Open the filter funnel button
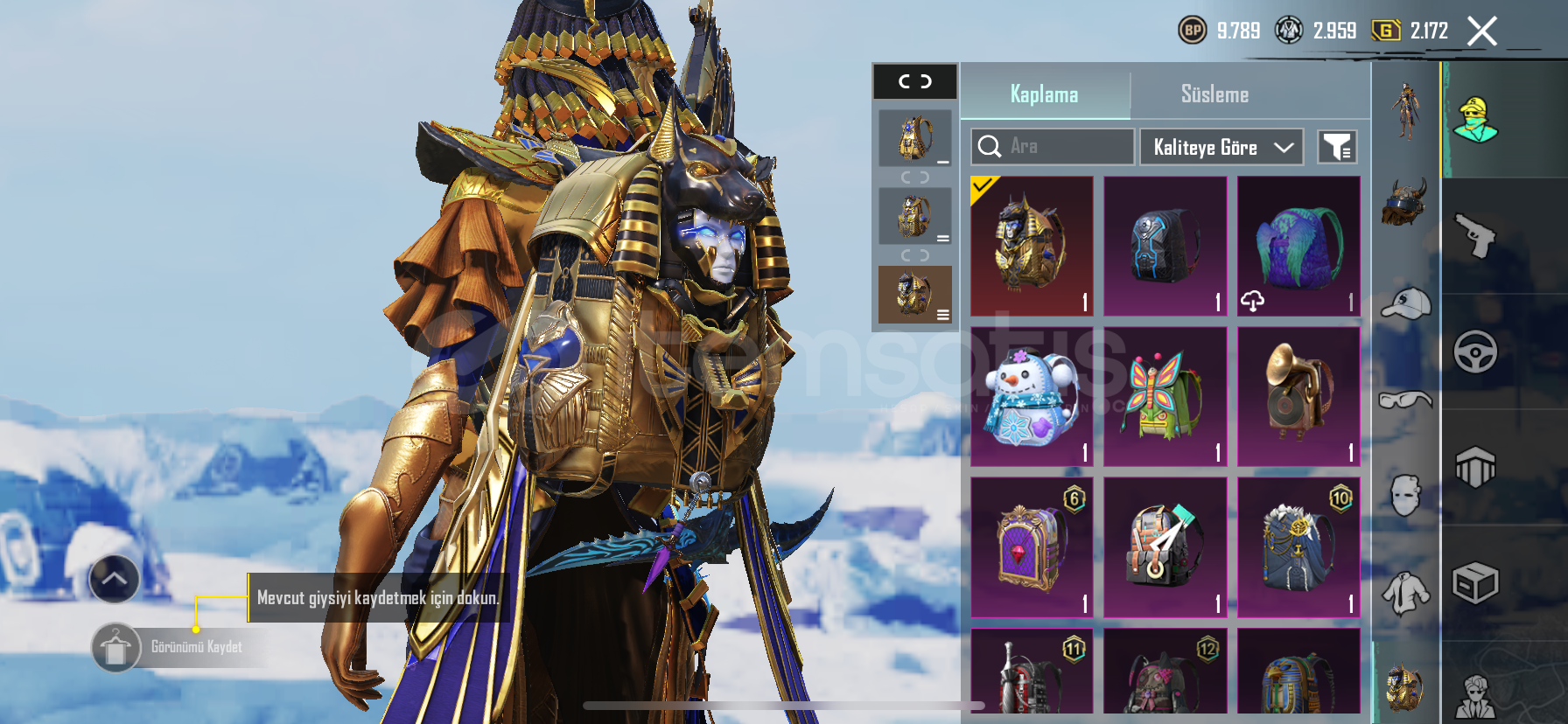Image resolution: width=1568 pixels, height=724 pixels. point(1337,147)
